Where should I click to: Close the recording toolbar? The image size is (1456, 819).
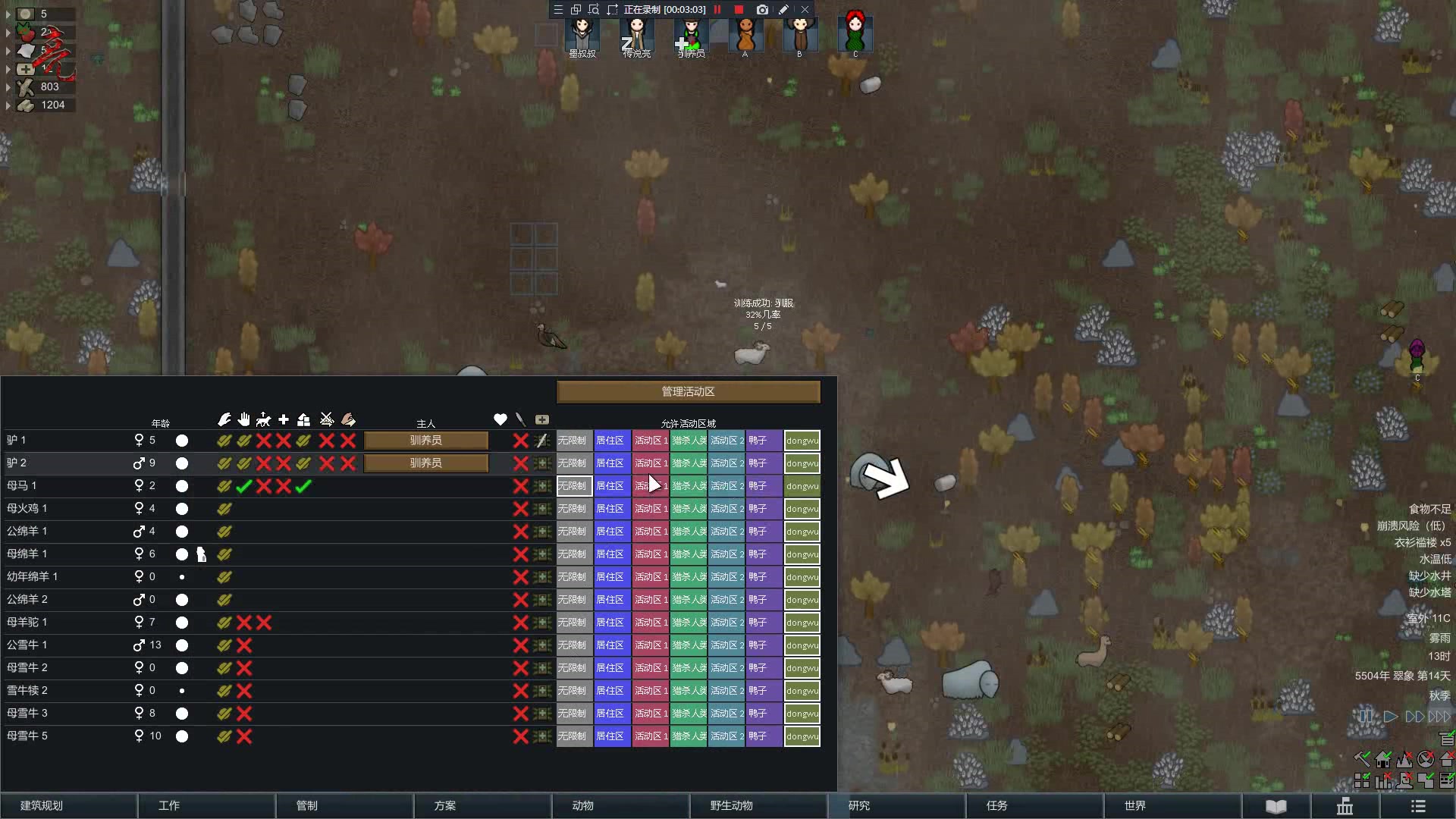coord(805,10)
